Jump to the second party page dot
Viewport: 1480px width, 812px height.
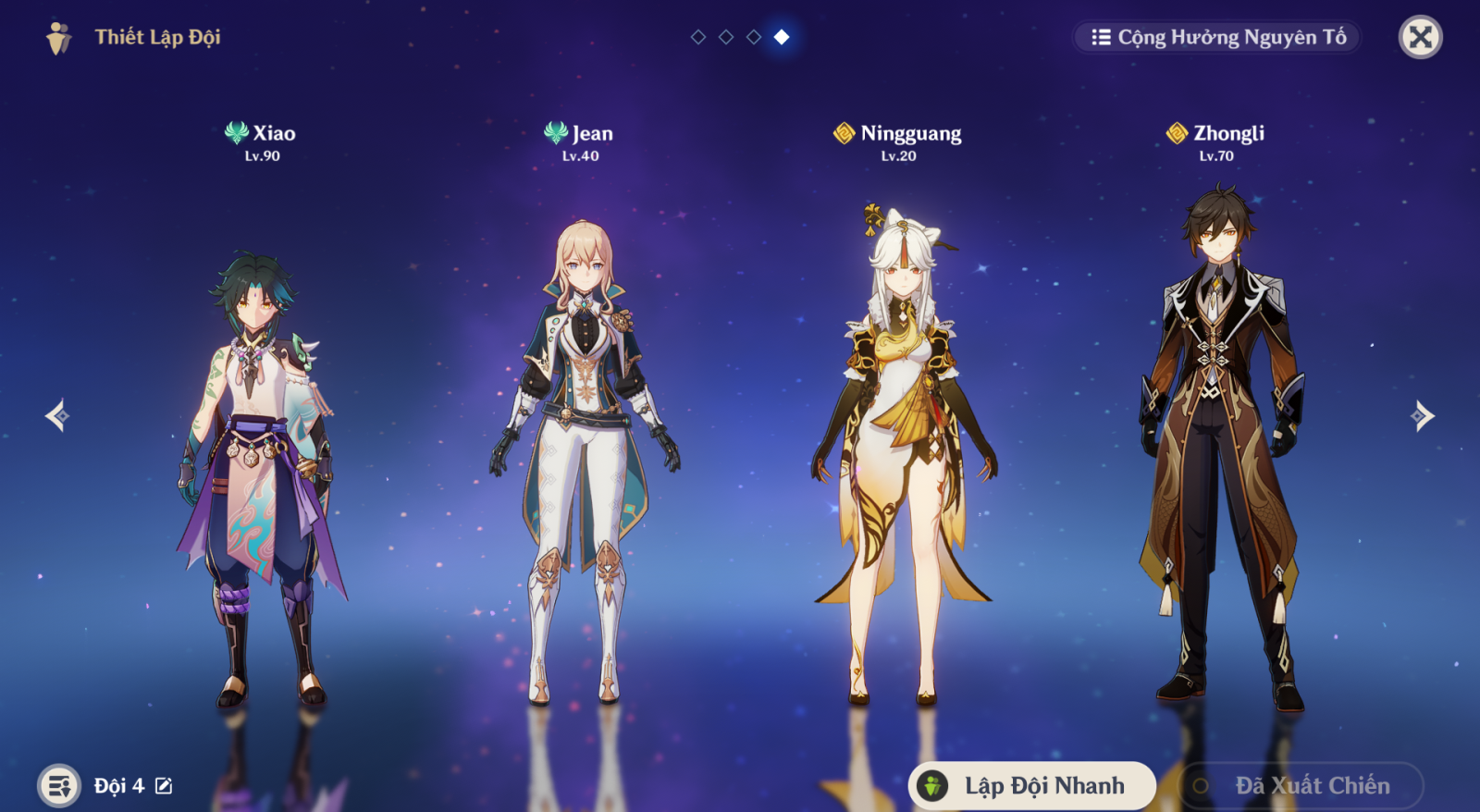[x=726, y=37]
